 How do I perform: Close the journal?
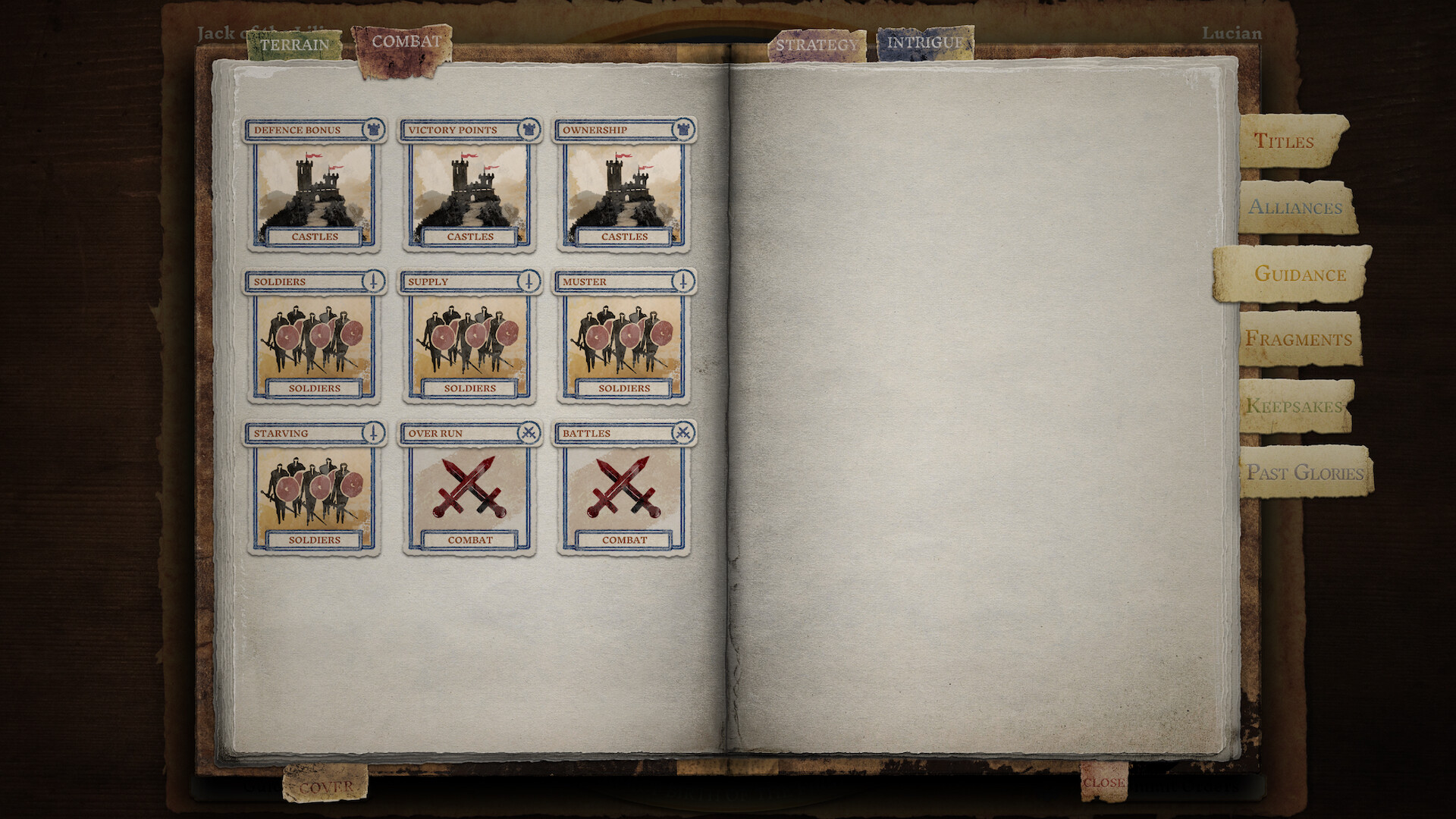click(x=1103, y=783)
